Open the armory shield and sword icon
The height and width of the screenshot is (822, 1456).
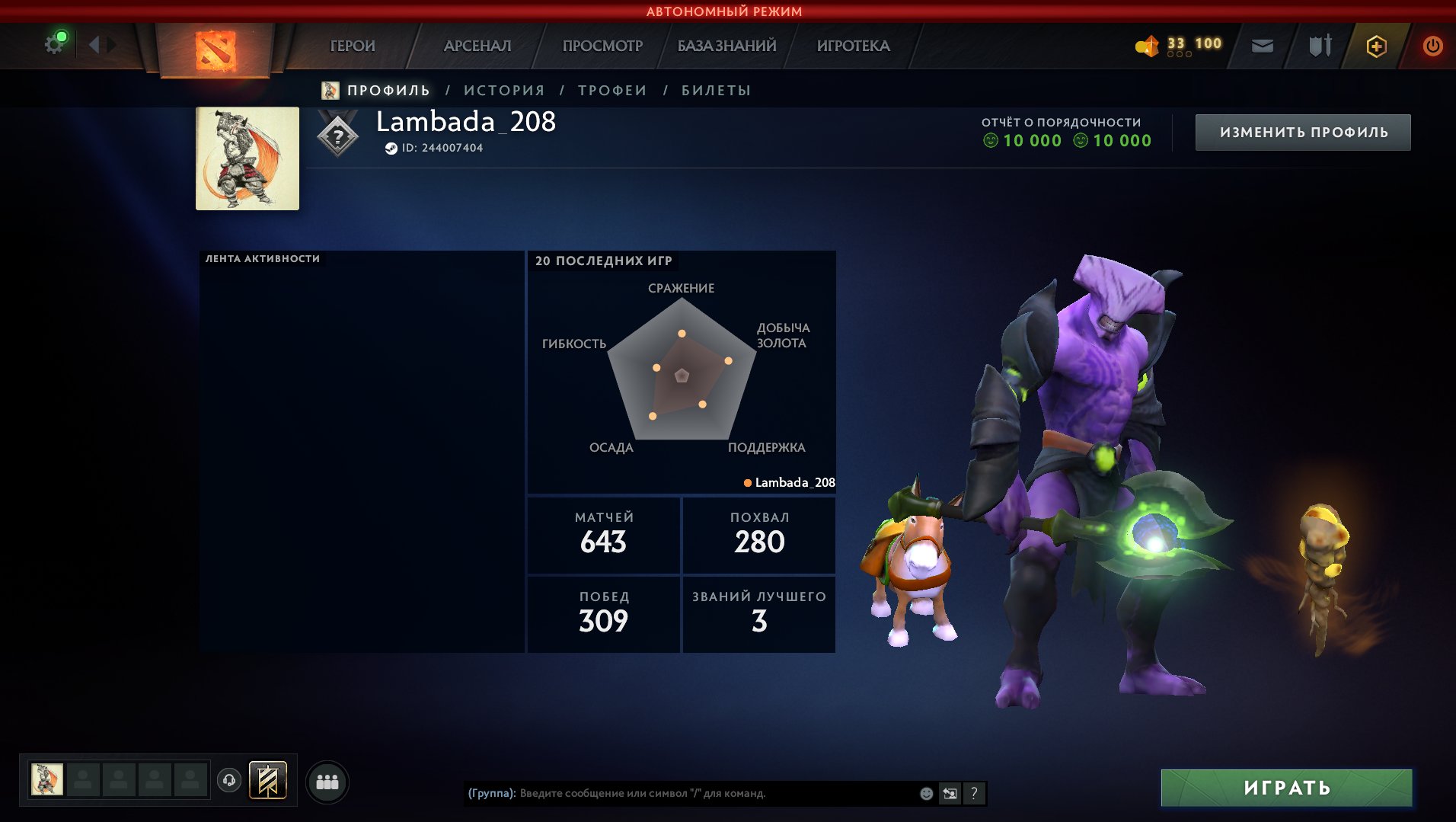coord(1320,46)
